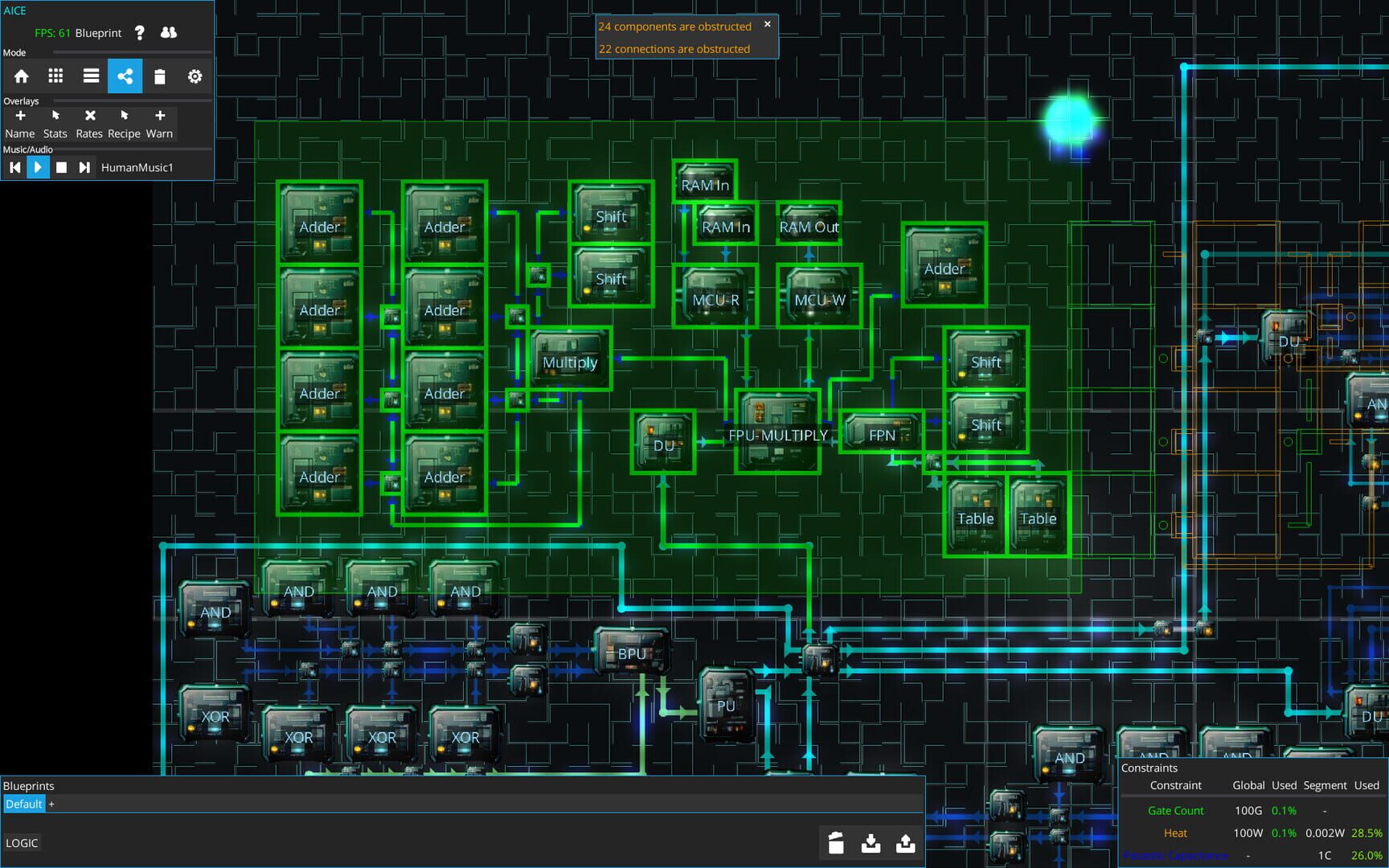Collapse the Overlays section
This screenshot has width=1389, height=868.
tap(21, 101)
